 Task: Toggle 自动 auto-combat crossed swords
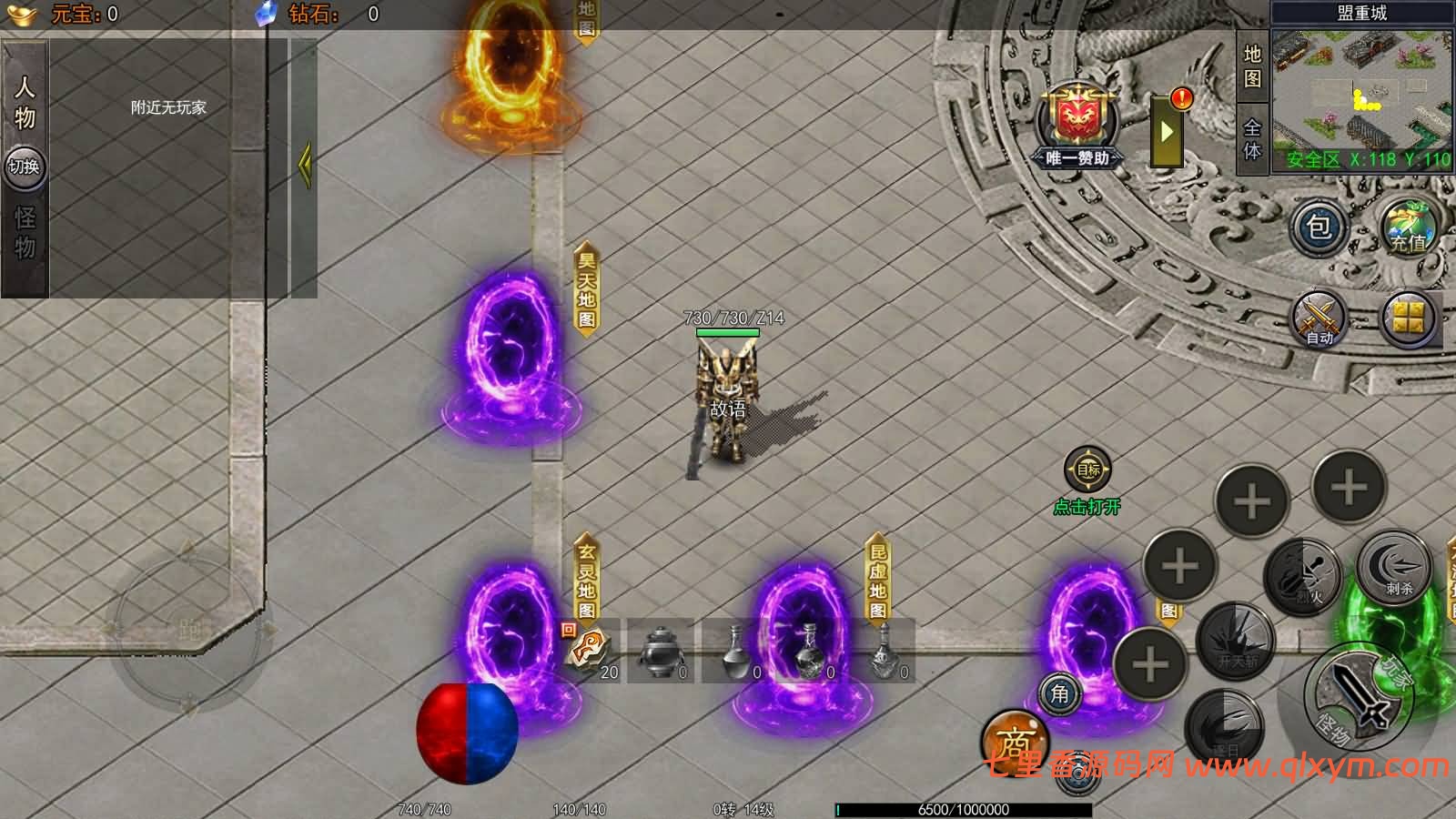coord(1319,318)
